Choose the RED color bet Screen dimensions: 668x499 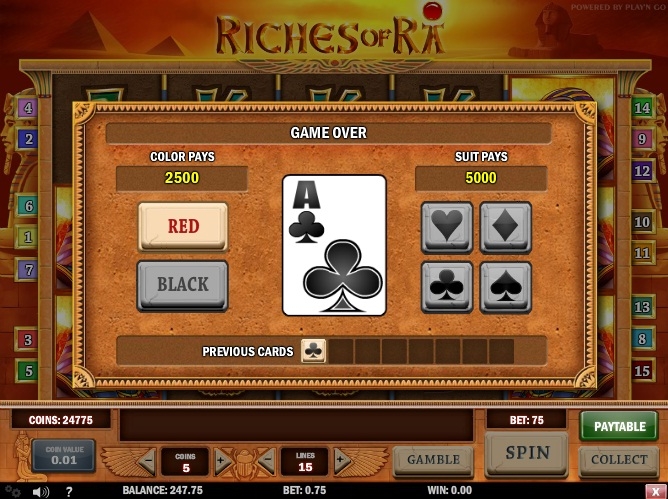click(x=183, y=227)
